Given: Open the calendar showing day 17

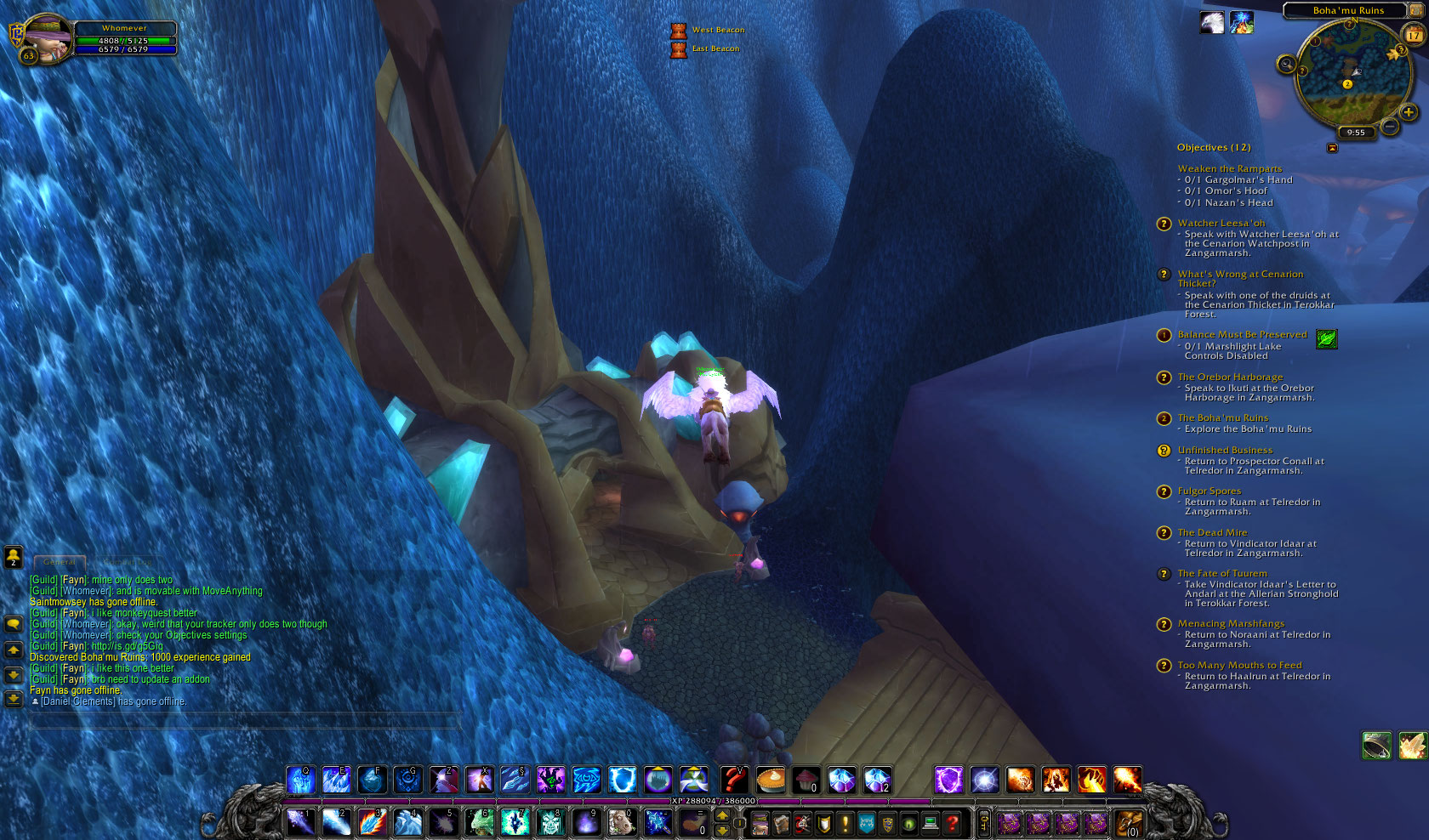Looking at the screenshot, I should coord(1414,35).
